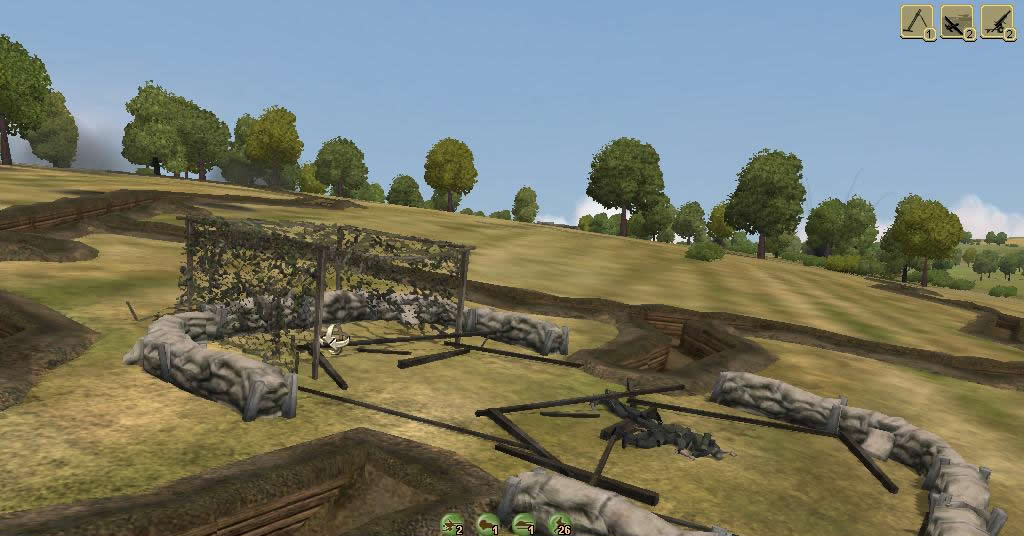Choose the artillery gun support icon
Viewport: 1024px width, 536px height.
coord(997,21)
